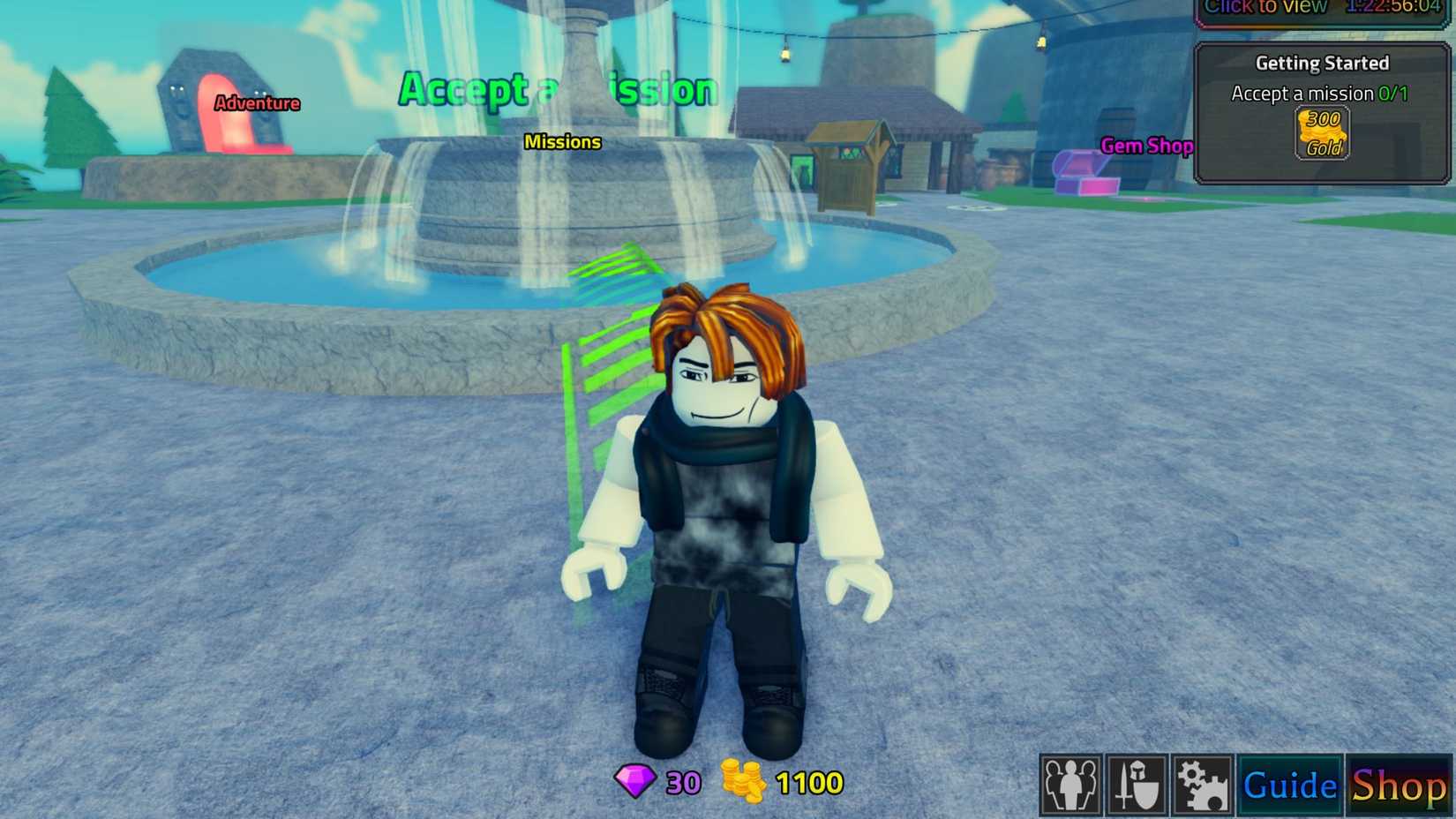Click the Gem Shop text label
The width and height of the screenshot is (1456, 819).
point(1146,146)
